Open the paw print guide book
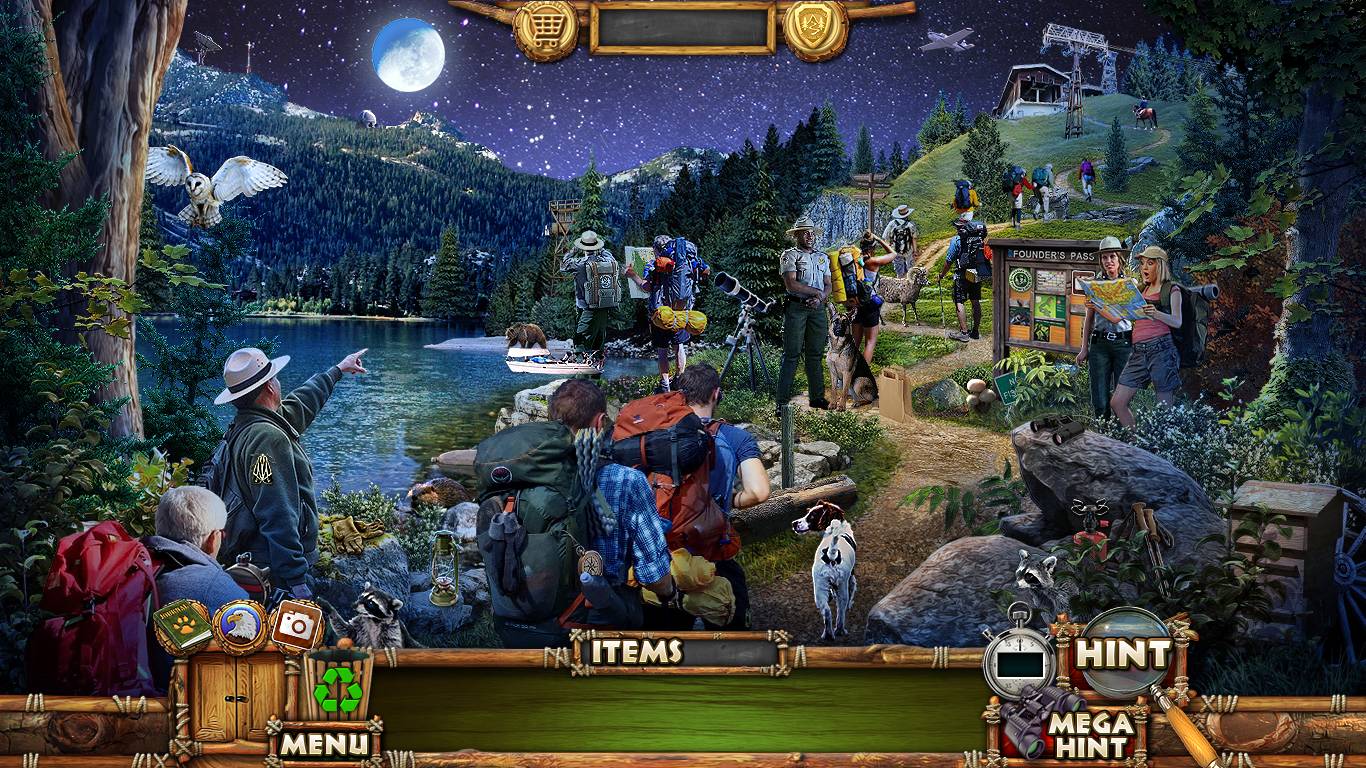The height and width of the screenshot is (768, 1366). click(182, 626)
